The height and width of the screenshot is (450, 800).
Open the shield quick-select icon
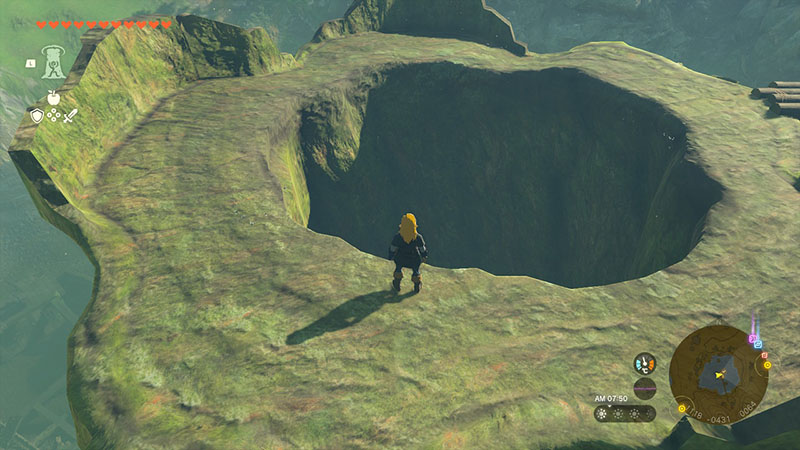(x=37, y=116)
